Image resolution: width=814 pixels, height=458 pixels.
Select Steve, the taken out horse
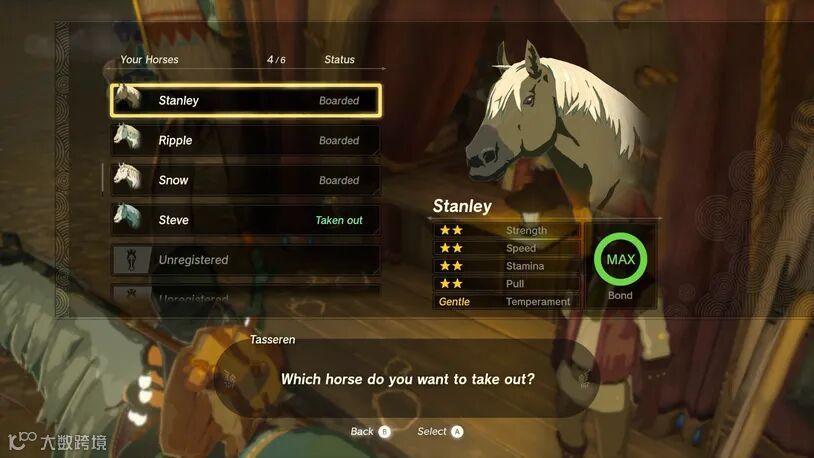pos(245,220)
